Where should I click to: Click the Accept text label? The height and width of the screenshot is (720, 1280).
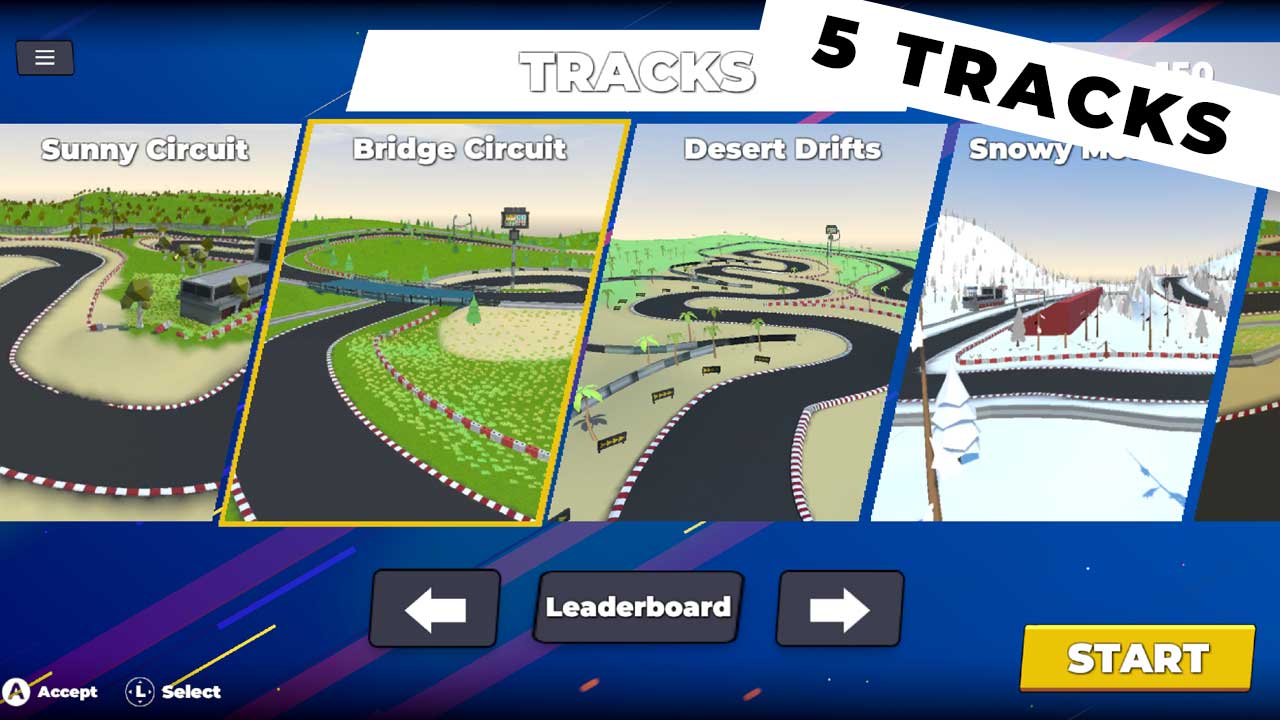pos(66,692)
